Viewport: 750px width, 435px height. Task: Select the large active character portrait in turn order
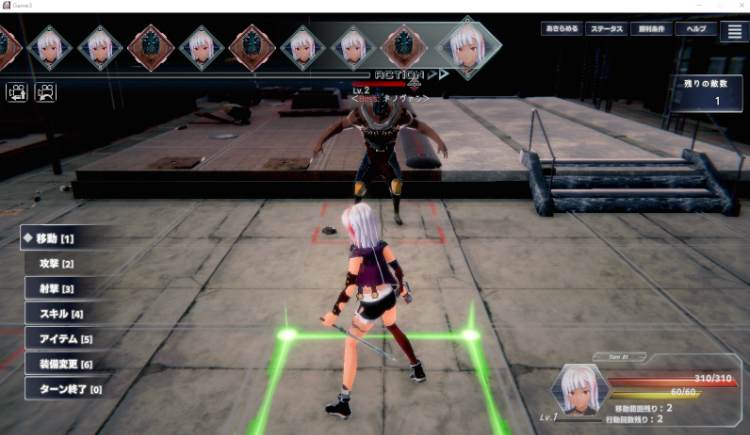pyautogui.click(x=468, y=43)
